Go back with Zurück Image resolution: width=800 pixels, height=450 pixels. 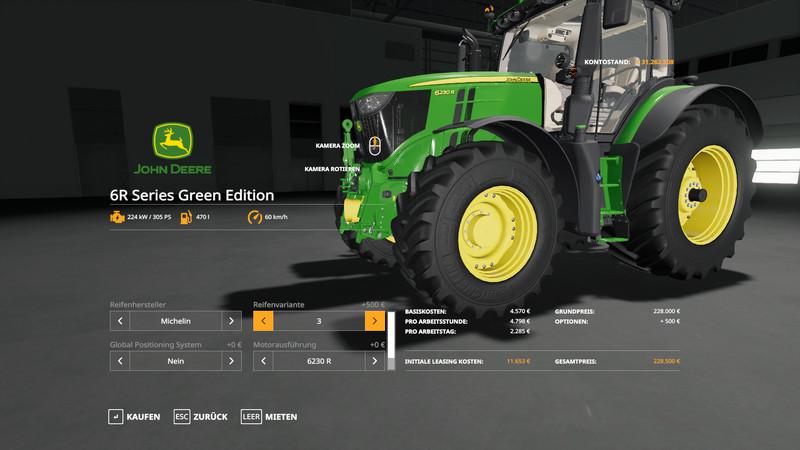point(200,416)
